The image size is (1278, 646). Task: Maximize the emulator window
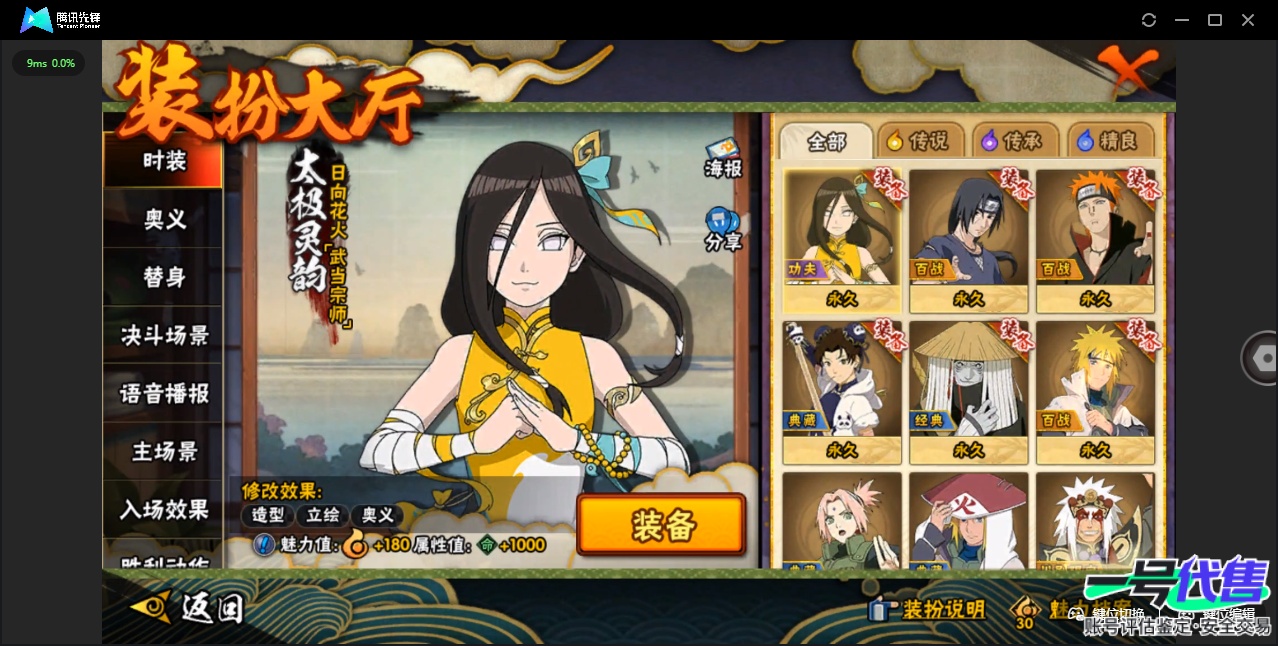(x=1215, y=20)
